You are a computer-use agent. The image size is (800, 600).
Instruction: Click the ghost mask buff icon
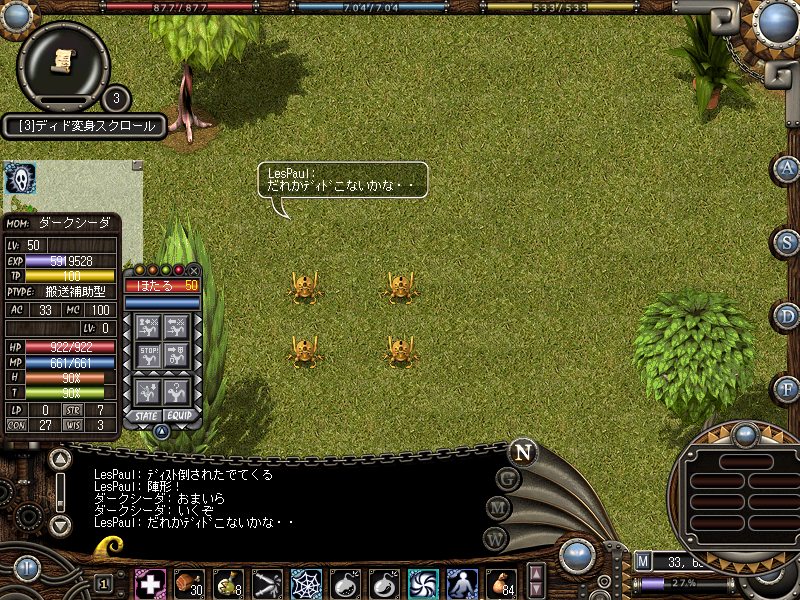[20, 178]
